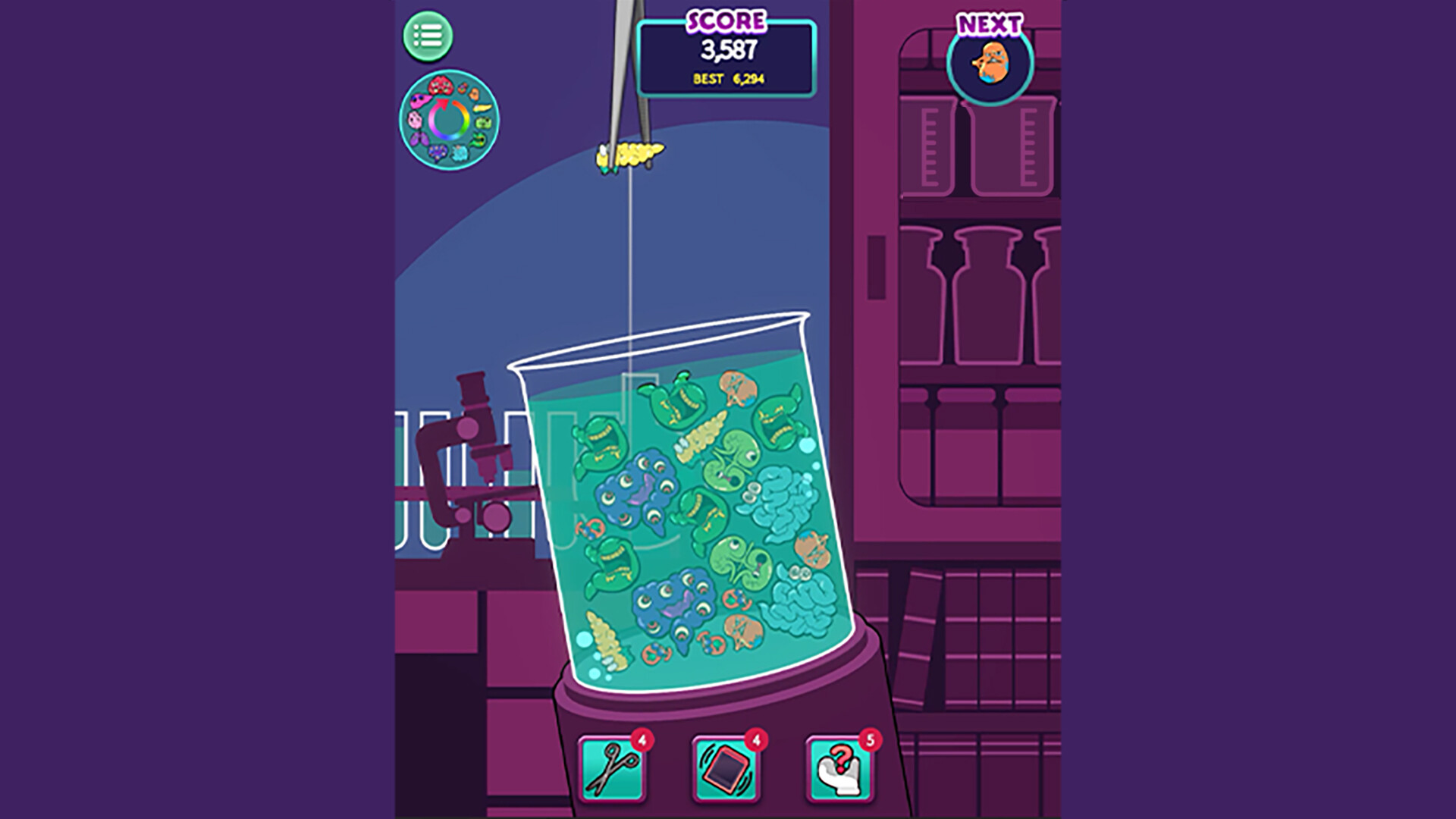Open the score panel showing 3,587

point(727,51)
